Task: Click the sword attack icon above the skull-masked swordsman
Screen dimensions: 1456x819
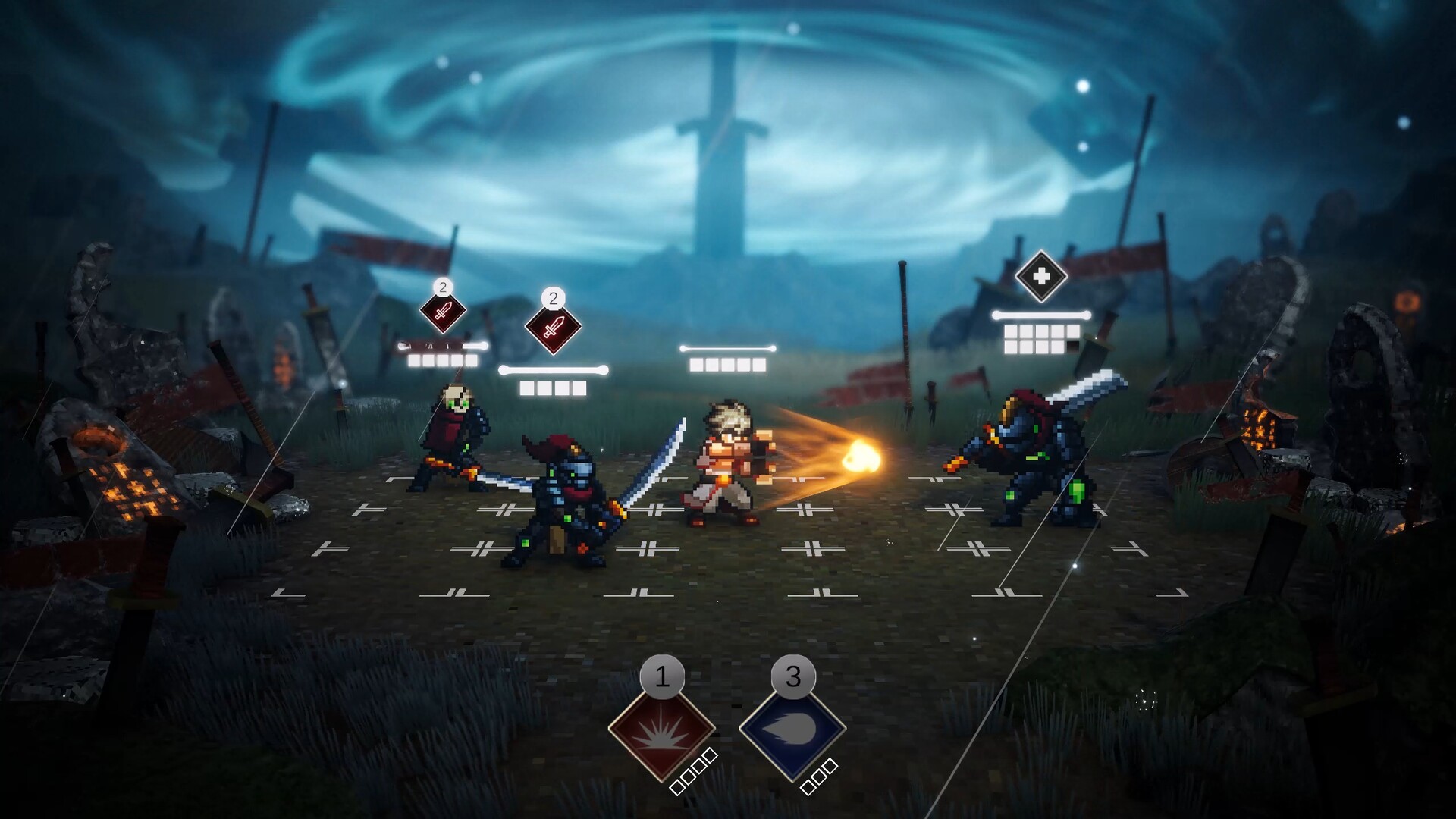Action: click(x=442, y=312)
